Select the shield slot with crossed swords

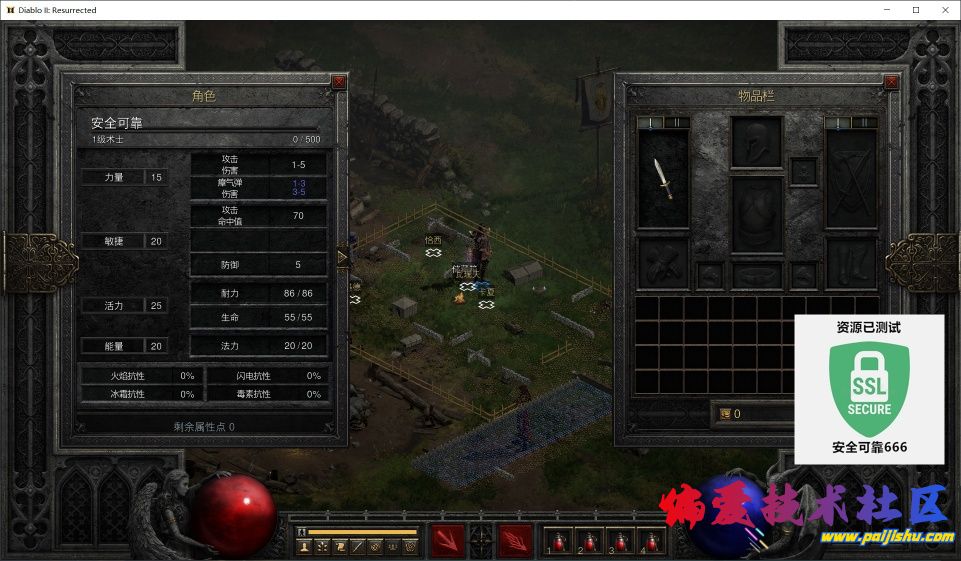[850, 179]
